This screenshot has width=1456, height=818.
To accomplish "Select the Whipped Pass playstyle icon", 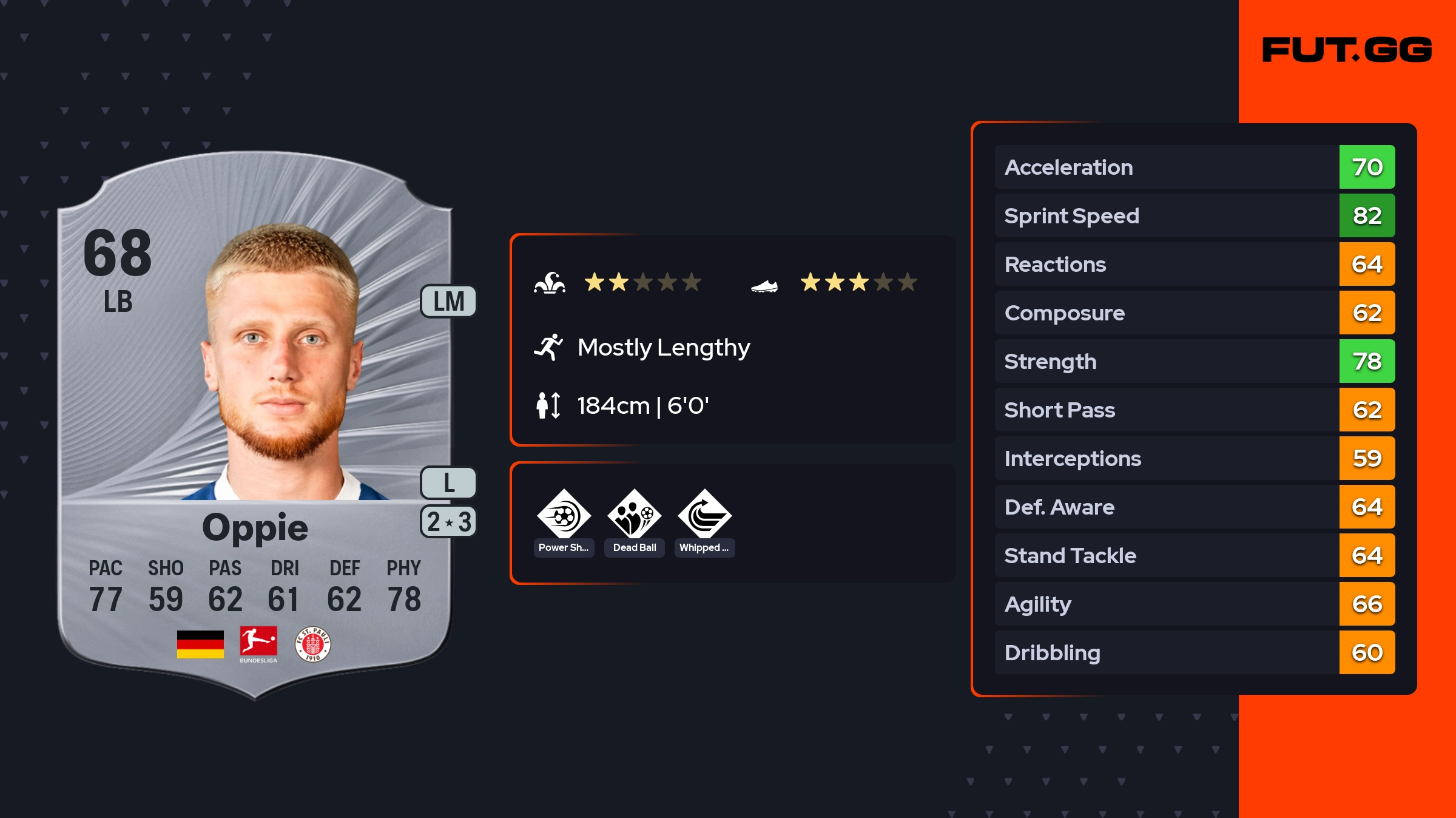I will [x=704, y=516].
